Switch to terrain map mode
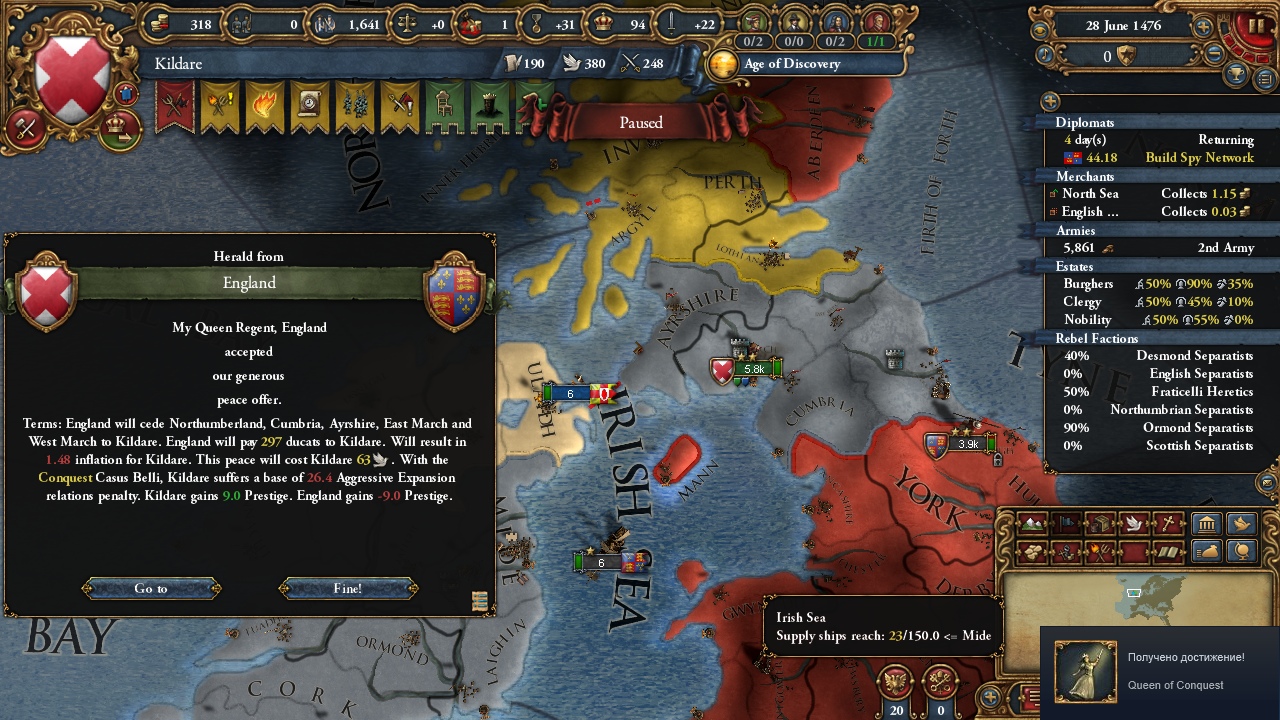Screen dimensions: 1280x720 [1033, 524]
